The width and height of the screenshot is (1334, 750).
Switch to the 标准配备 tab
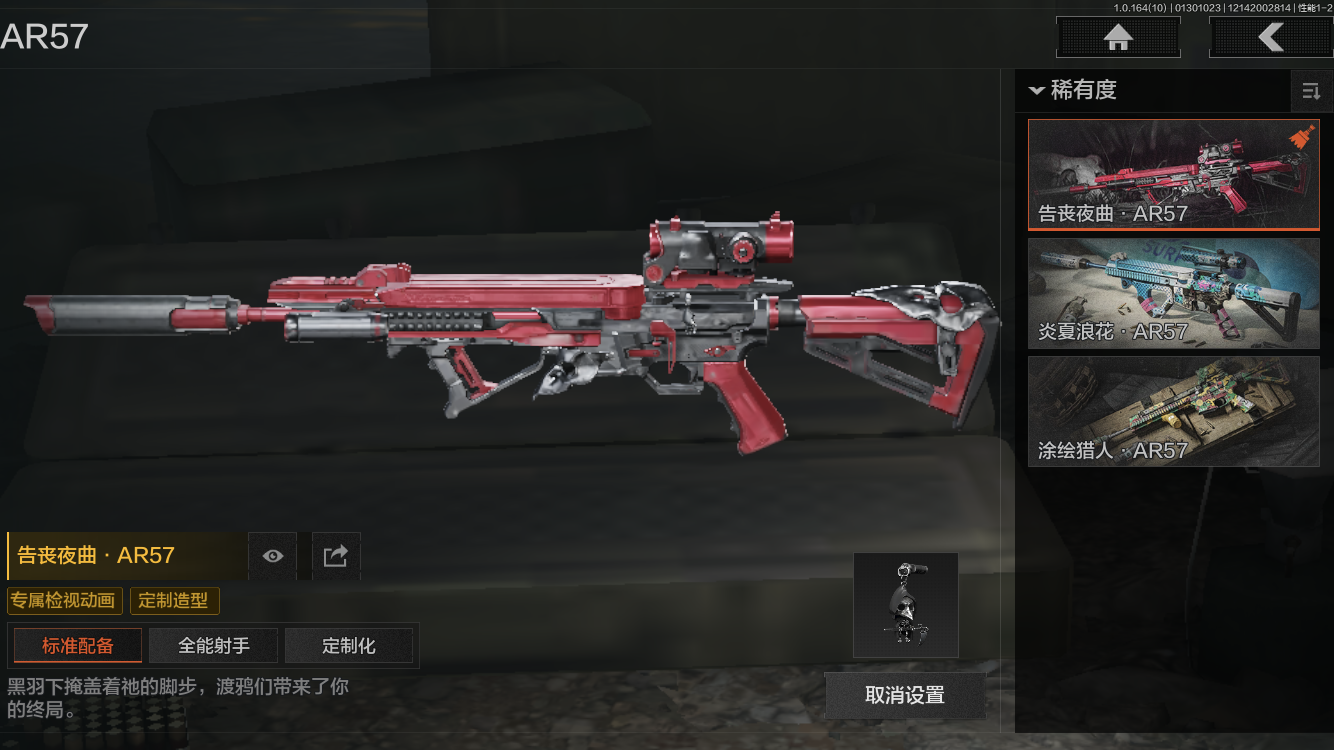(x=78, y=646)
